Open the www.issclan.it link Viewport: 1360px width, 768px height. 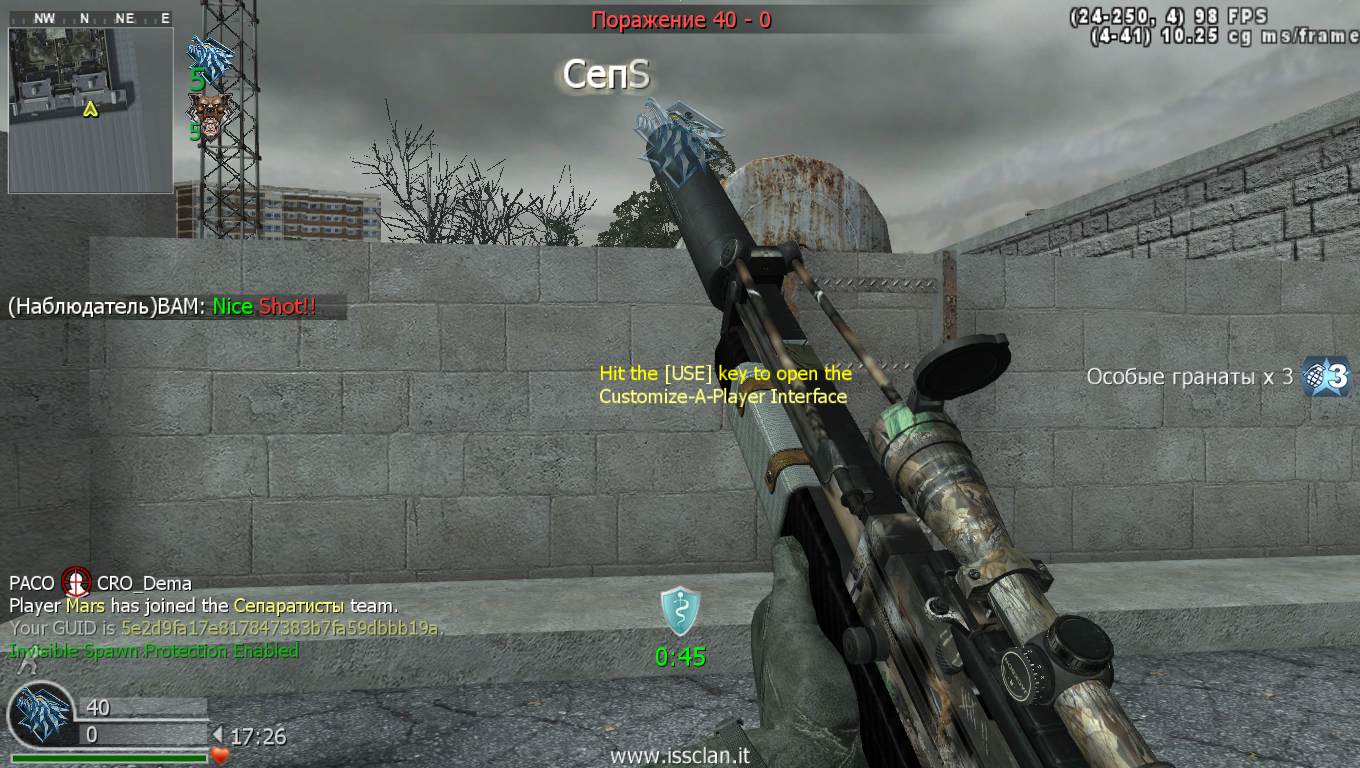click(x=679, y=757)
